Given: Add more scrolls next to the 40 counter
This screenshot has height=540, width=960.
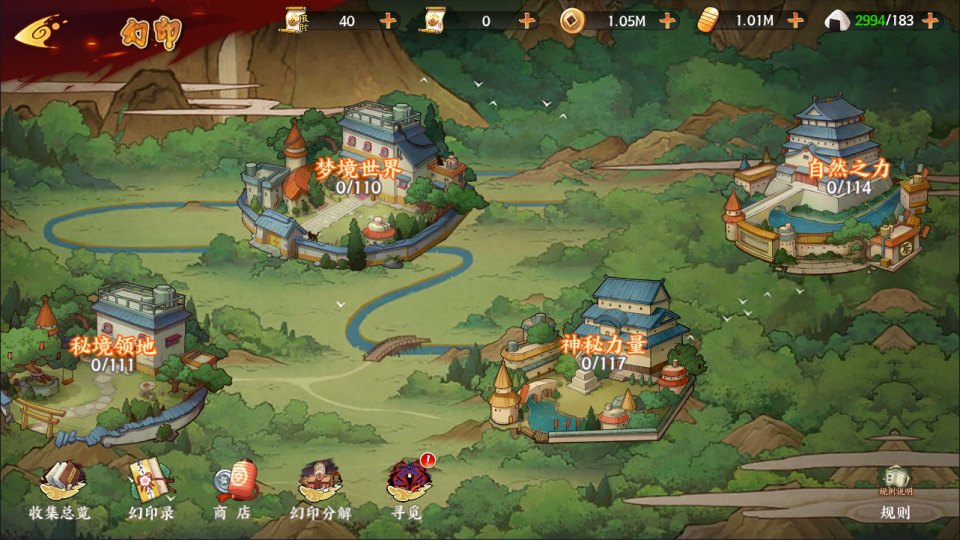Looking at the screenshot, I should tap(388, 20).
